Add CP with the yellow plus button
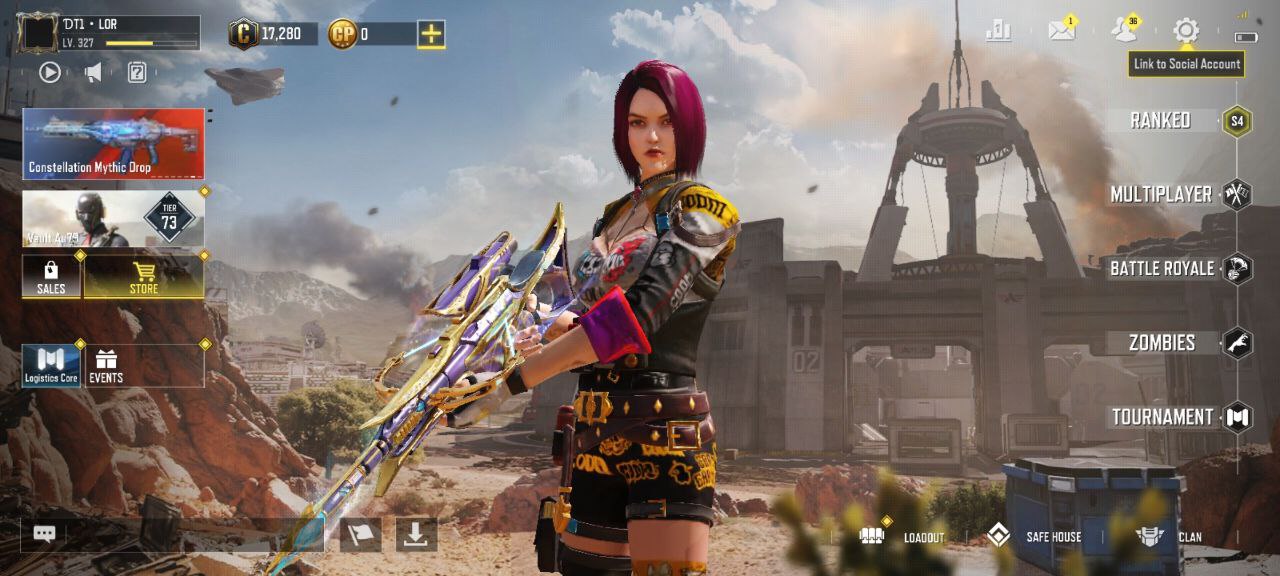The height and width of the screenshot is (576, 1280). pyautogui.click(x=431, y=34)
